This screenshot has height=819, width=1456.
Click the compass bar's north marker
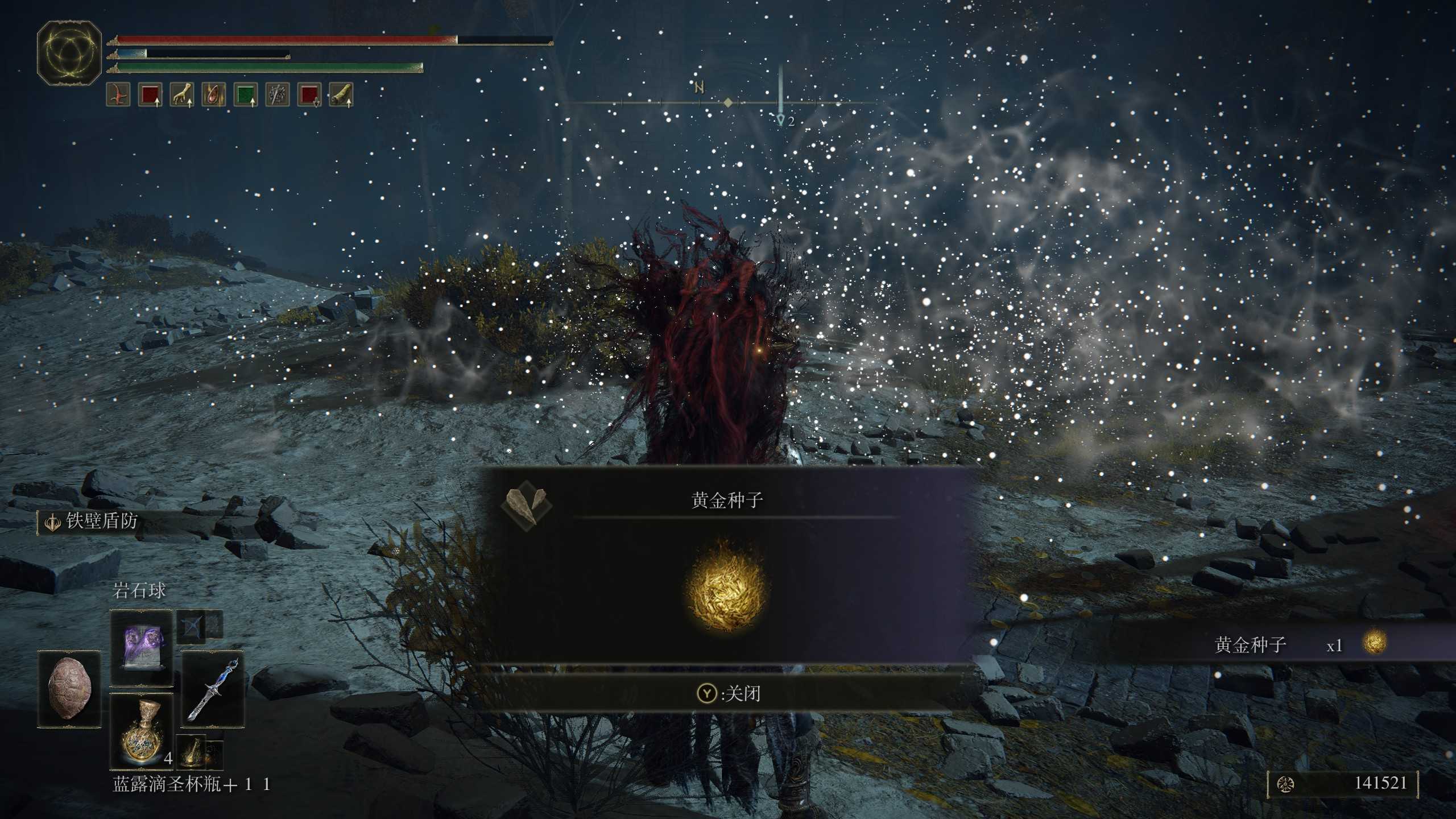point(699,88)
